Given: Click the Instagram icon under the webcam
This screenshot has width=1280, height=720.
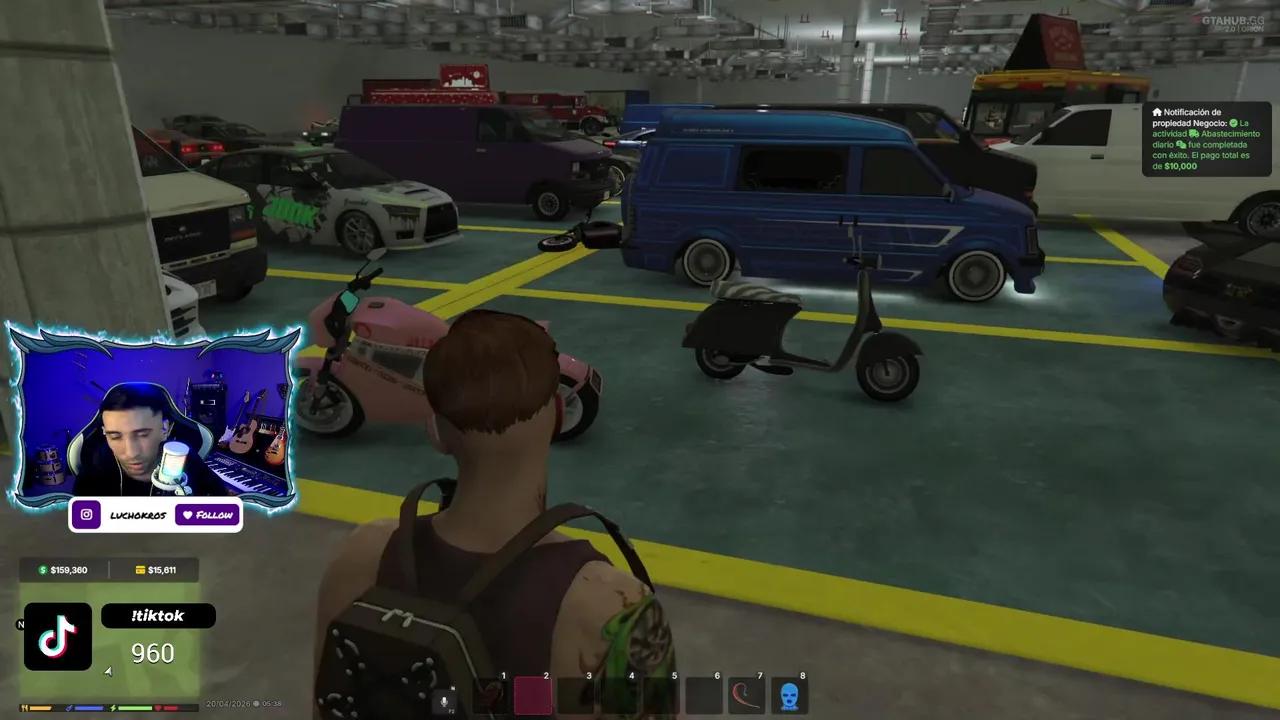Looking at the screenshot, I should [86, 514].
